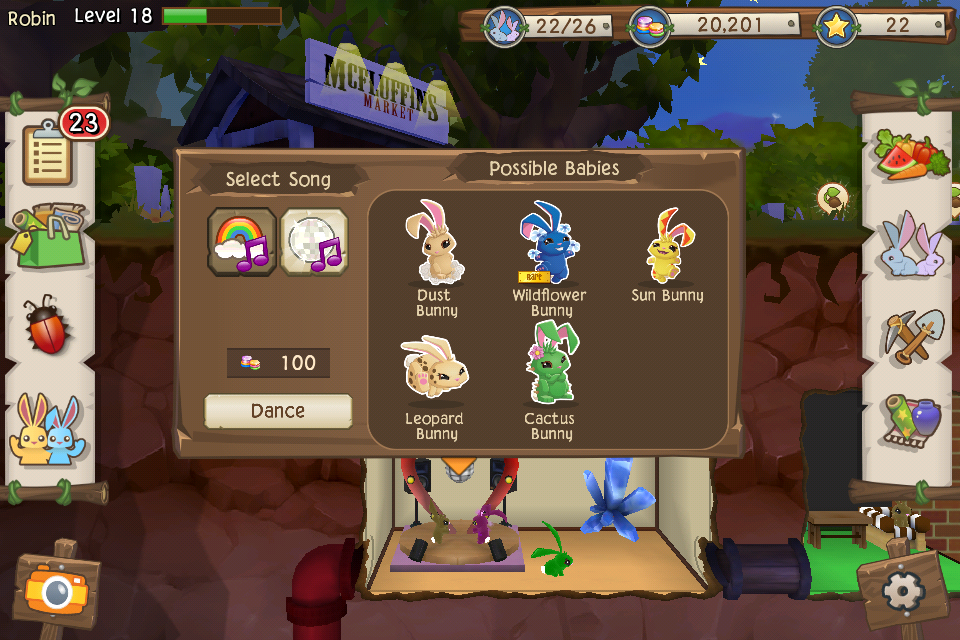Open the green shopping bag store
Viewport: 960px width, 640px height.
click(49, 236)
